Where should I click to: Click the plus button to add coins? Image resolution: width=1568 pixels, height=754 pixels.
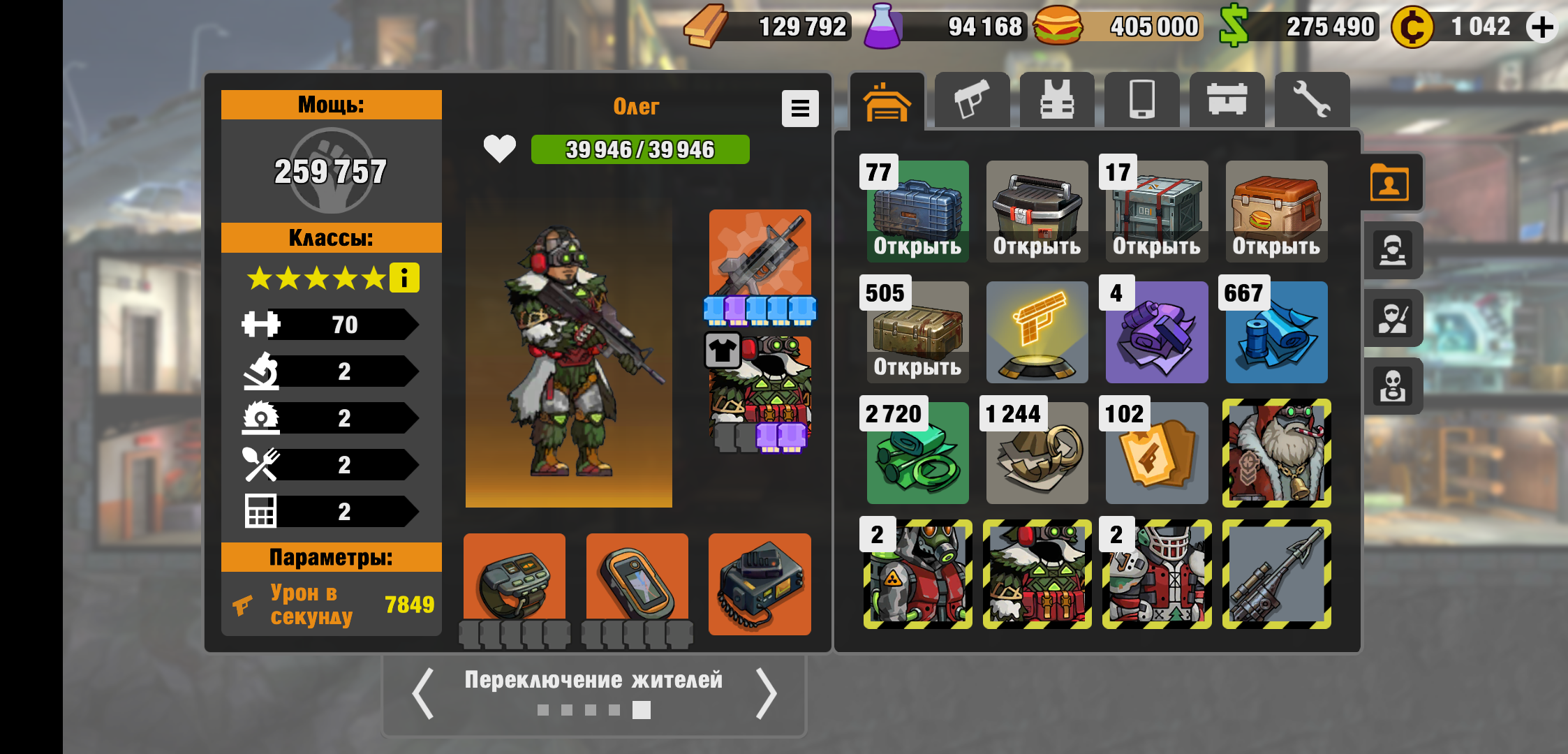pyautogui.click(x=1541, y=28)
